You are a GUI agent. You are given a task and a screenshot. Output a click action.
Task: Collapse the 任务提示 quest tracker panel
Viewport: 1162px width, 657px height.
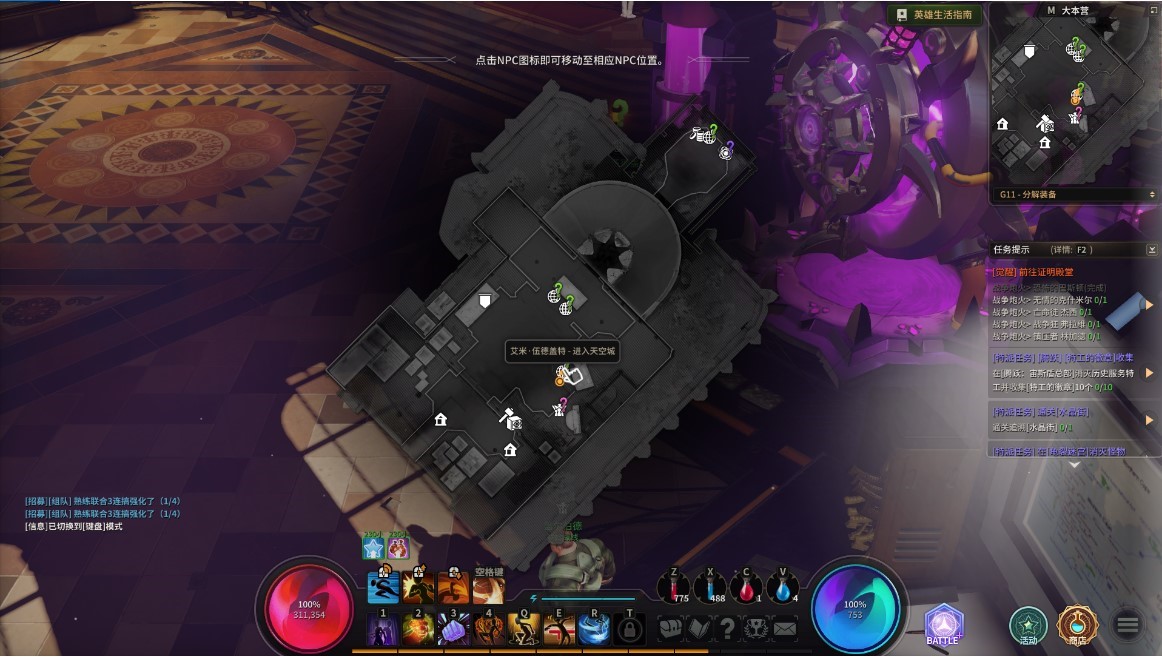1152,249
